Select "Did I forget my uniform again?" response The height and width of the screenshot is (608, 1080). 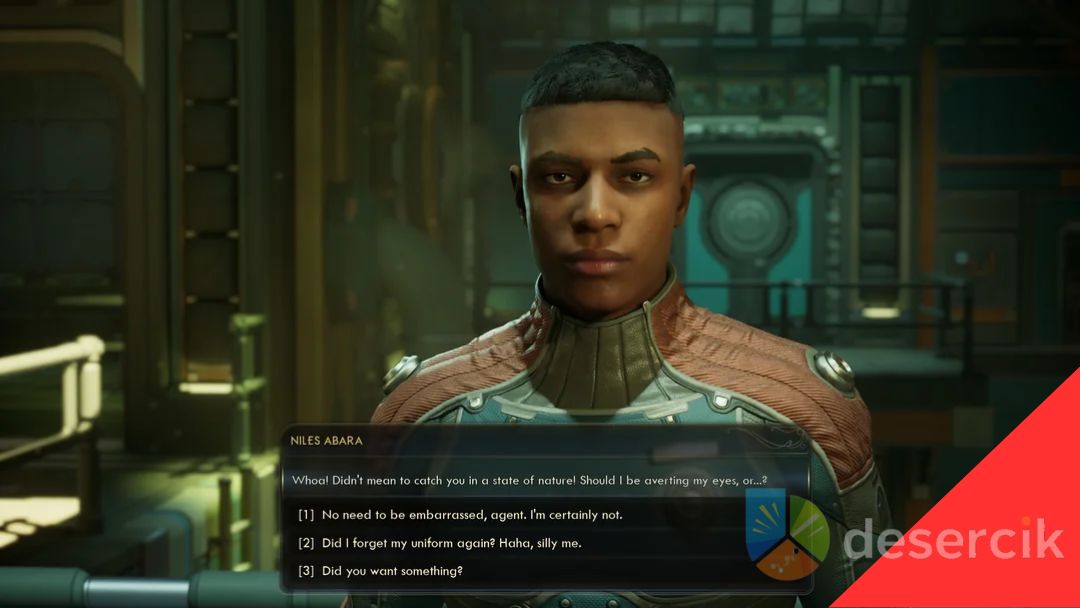tap(451, 543)
